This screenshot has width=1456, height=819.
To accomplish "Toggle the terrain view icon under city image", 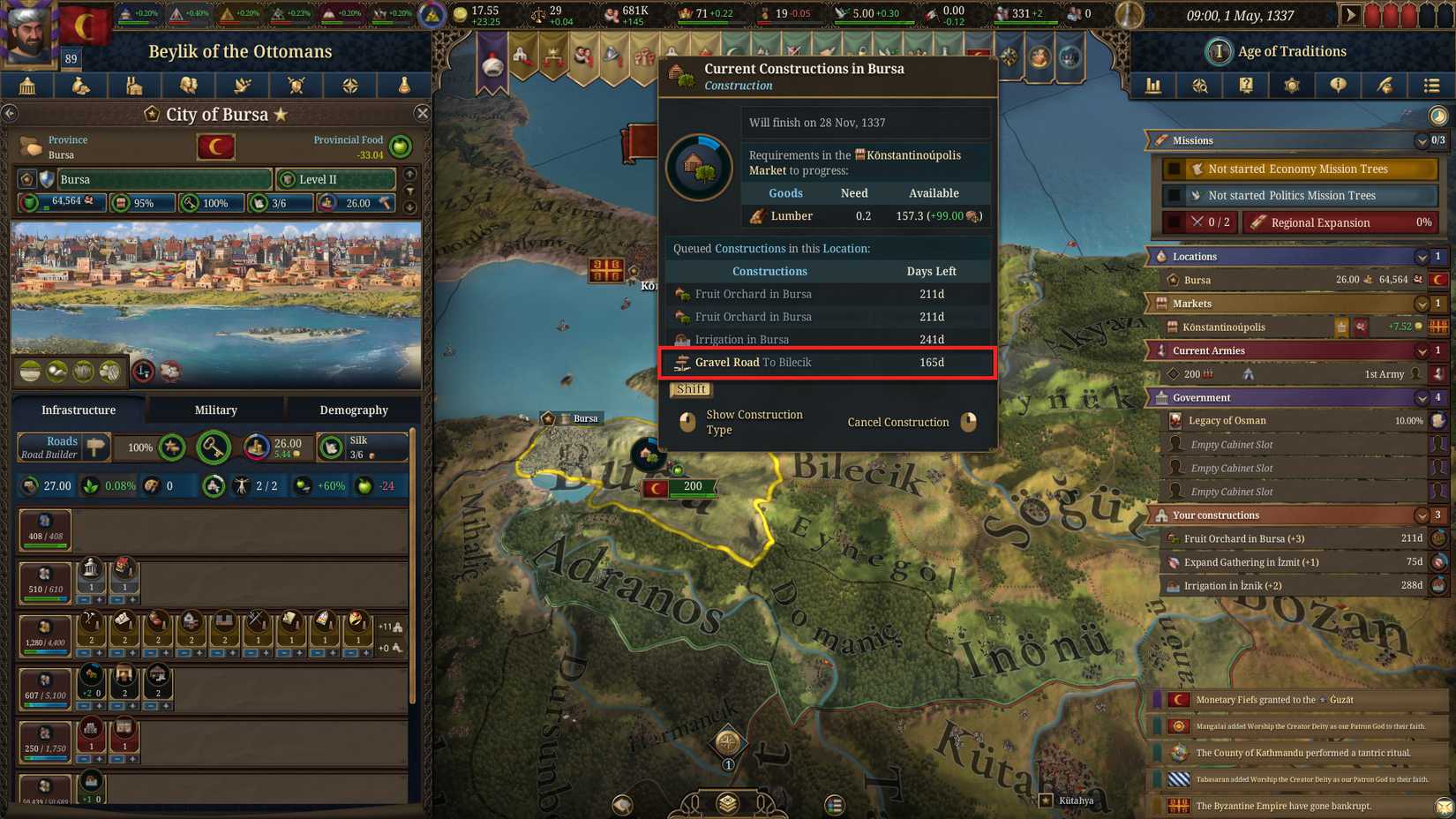I will coord(28,371).
